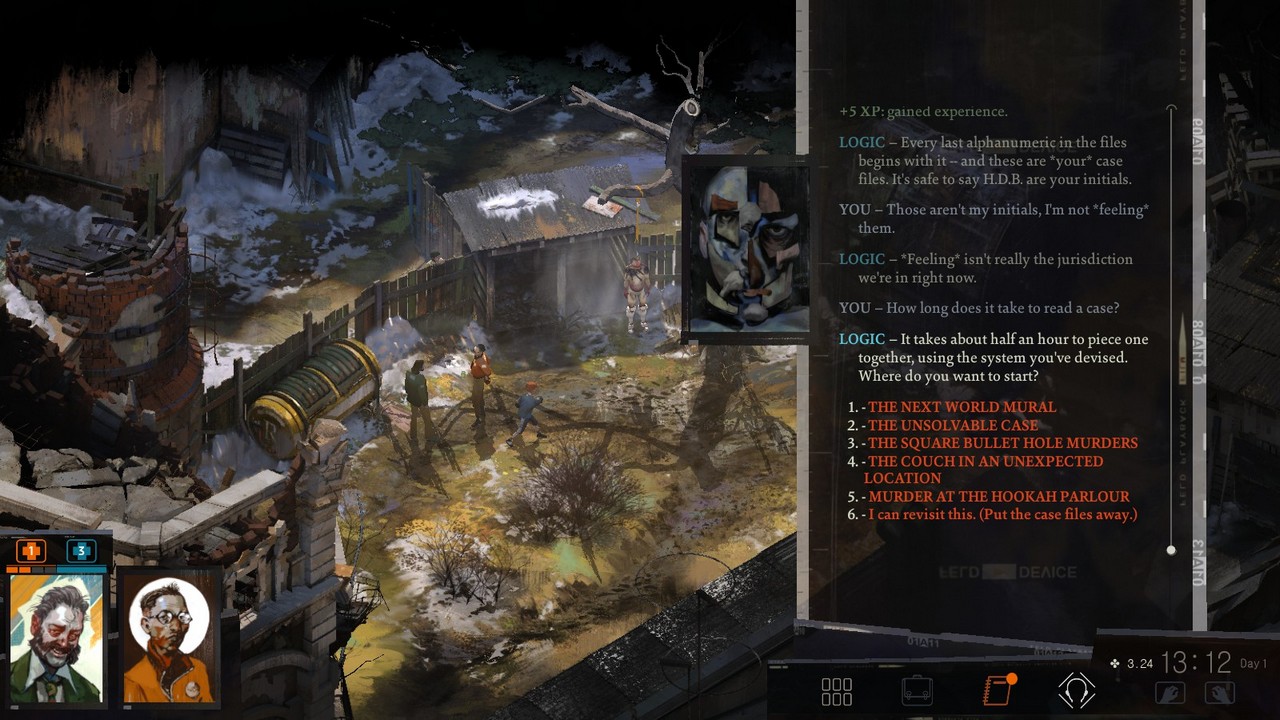The width and height of the screenshot is (1280, 720).
Task: Select dialogue option THE NEXT WORLD MURAL
Action: pos(961,407)
